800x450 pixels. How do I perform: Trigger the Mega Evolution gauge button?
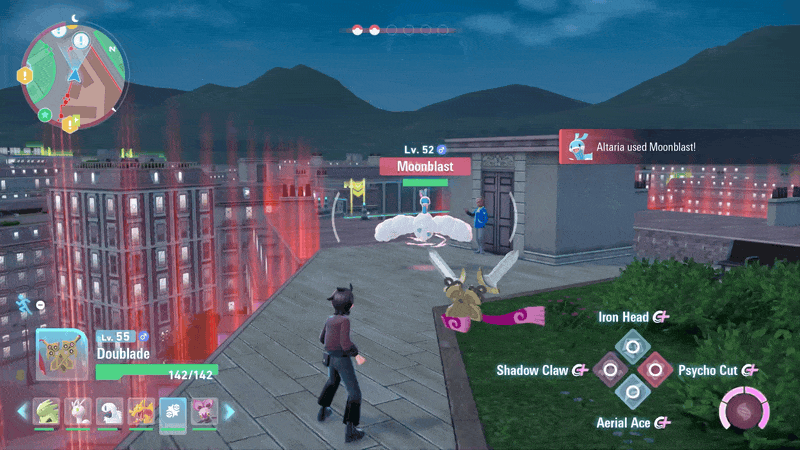pos(743,410)
